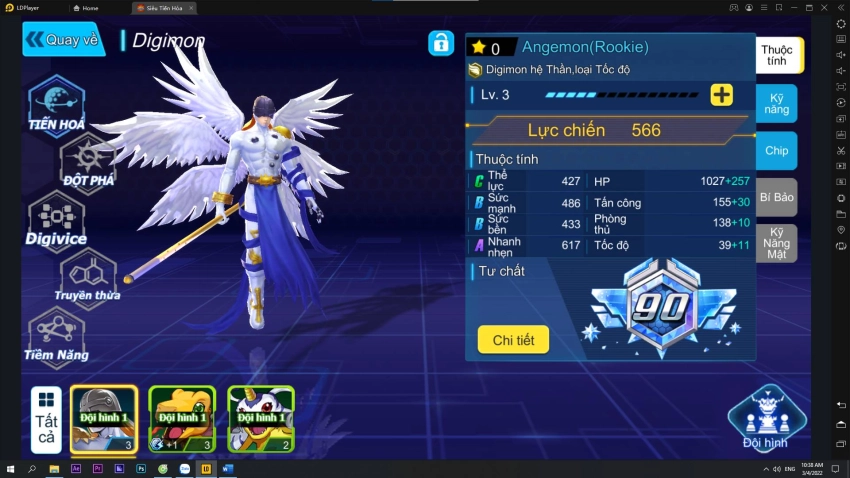Viewport: 850px width, 478px height.
Task: Open the Bí Bảo tab
Action: (x=777, y=197)
